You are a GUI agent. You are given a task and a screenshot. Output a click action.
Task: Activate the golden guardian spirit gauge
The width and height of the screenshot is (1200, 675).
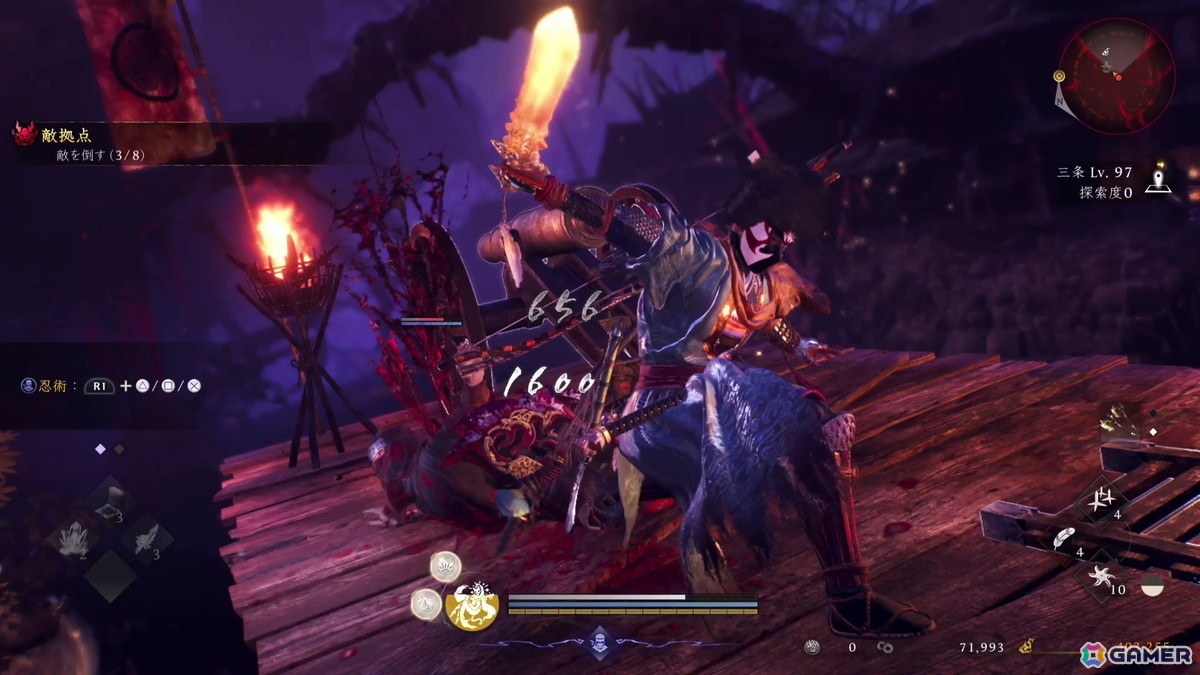coord(472,605)
